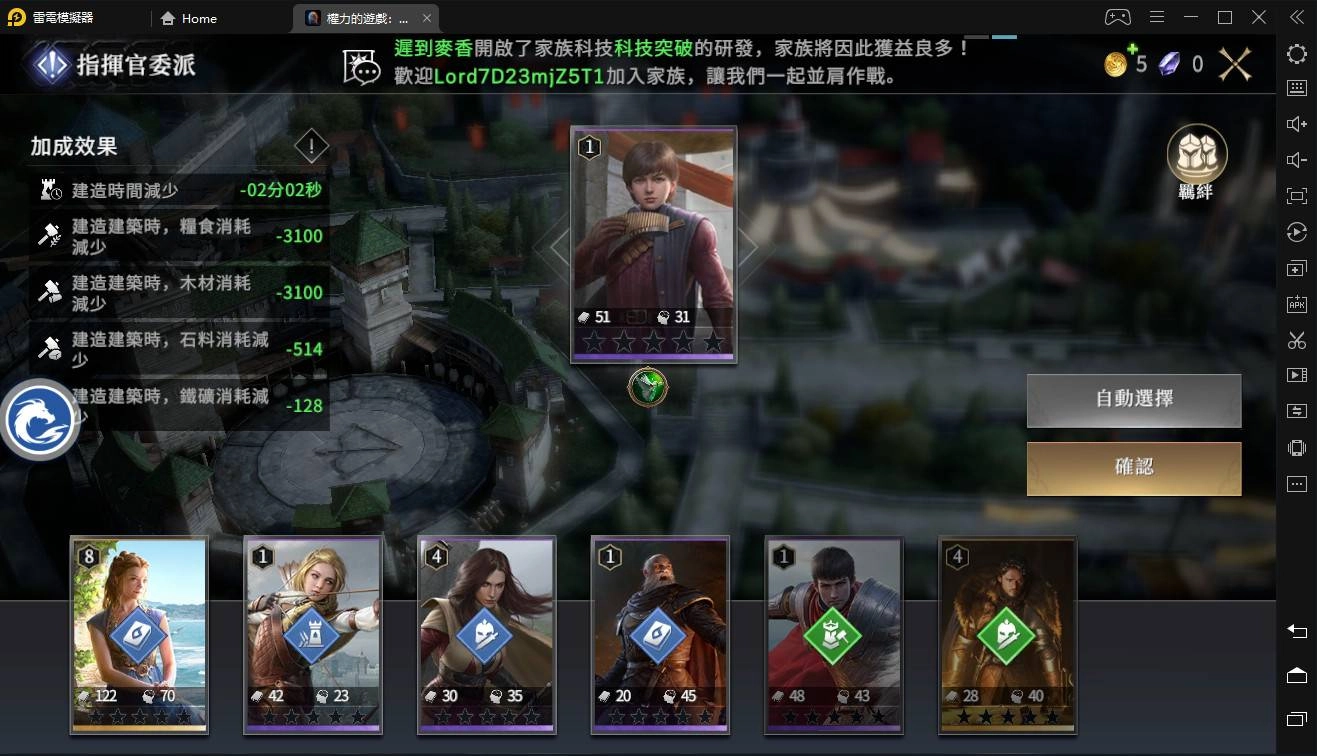Select the commander card with 122 stat value
Screen dimensions: 1317x756
[138, 635]
